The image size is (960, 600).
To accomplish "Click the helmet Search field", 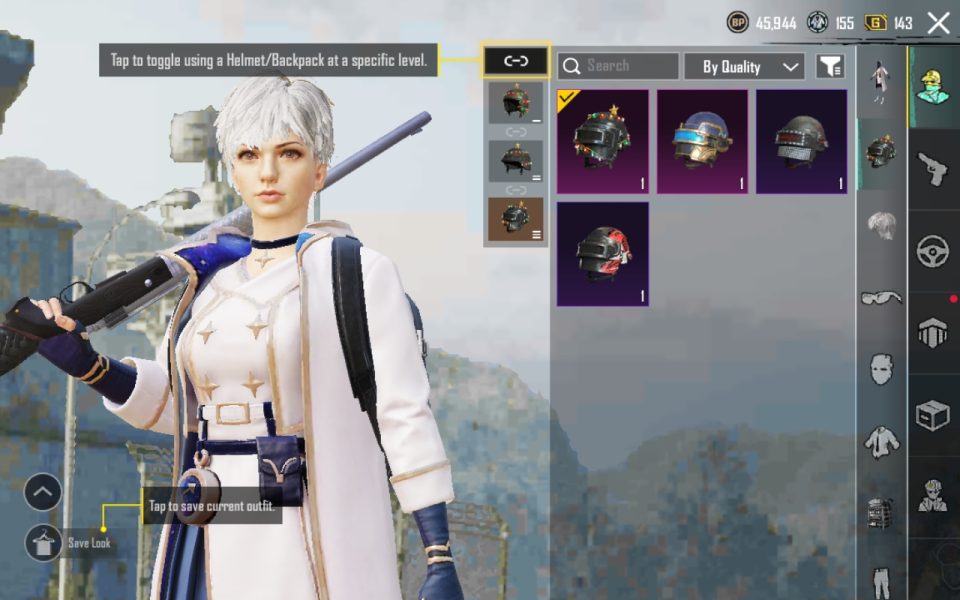I will [x=618, y=66].
